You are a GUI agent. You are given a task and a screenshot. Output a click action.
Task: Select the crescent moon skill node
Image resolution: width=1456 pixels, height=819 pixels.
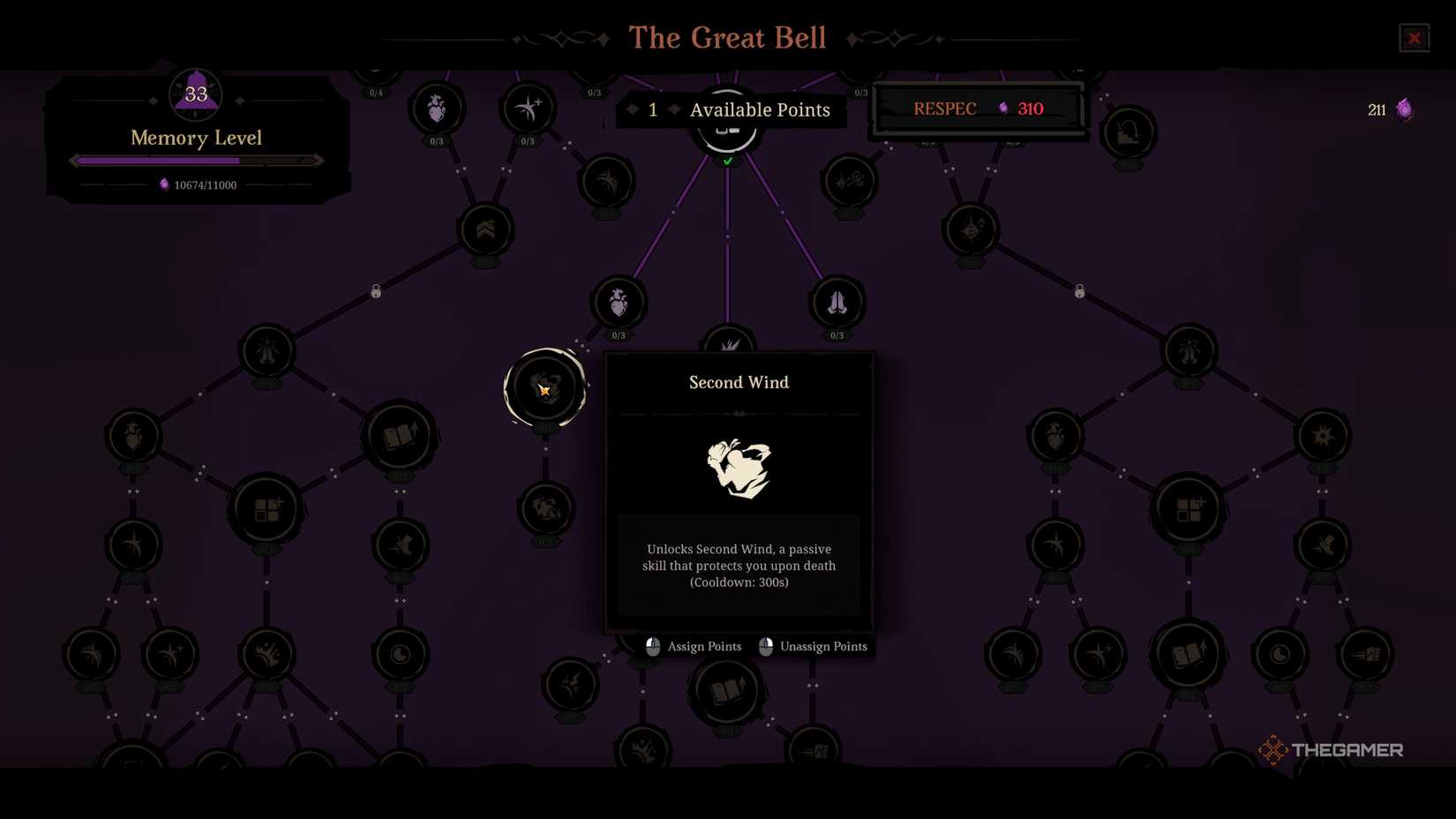(x=399, y=653)
